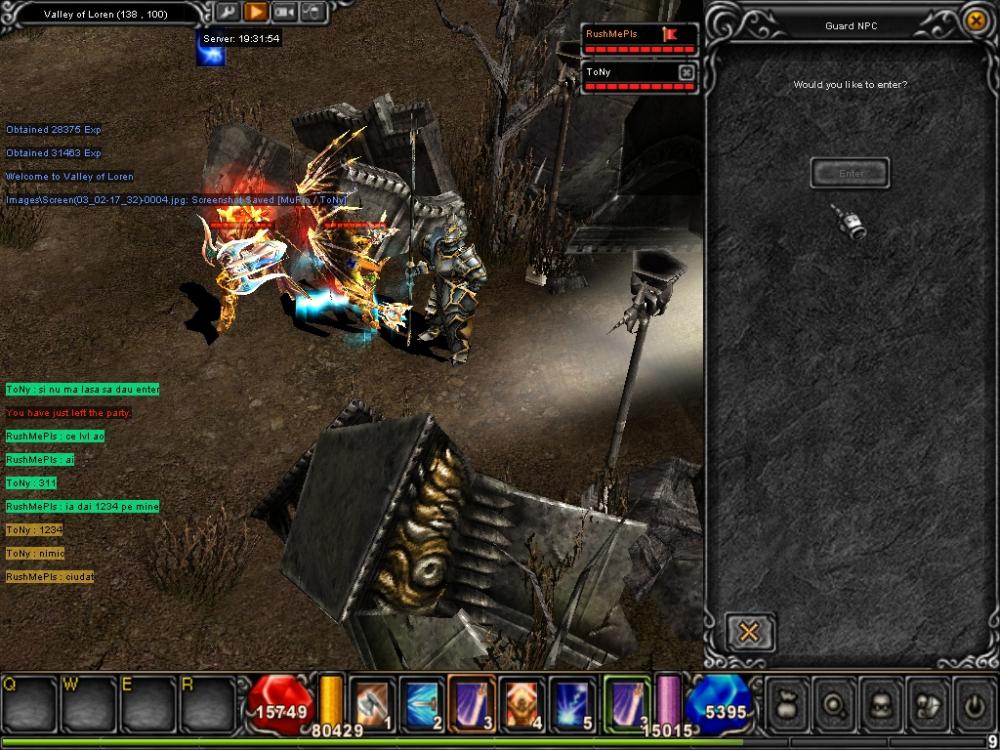The height and width of the screenshot is (750, 1000).
Task: Open the character face menu button
Action: point(880,704)
